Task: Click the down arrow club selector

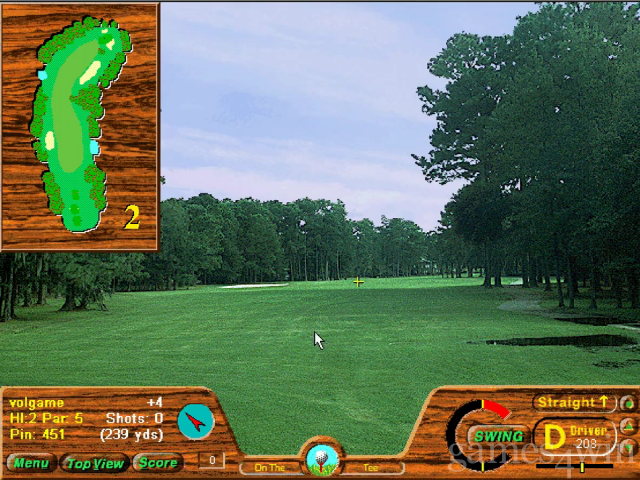Action: (x=627, y=446)
